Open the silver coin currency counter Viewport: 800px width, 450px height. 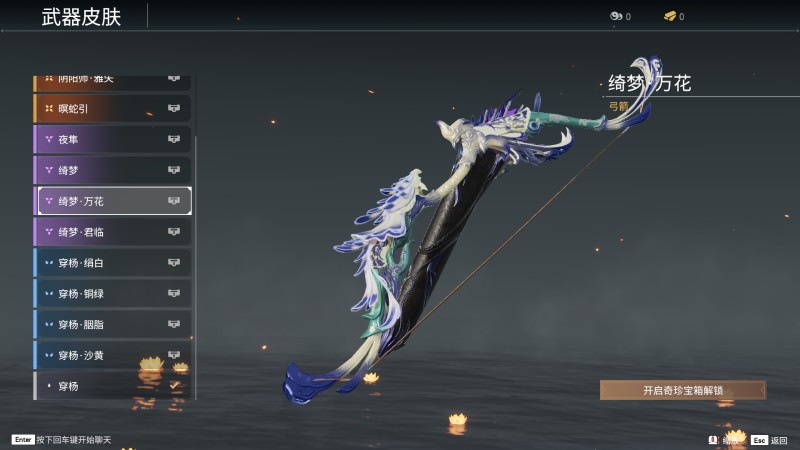point(620,16)
